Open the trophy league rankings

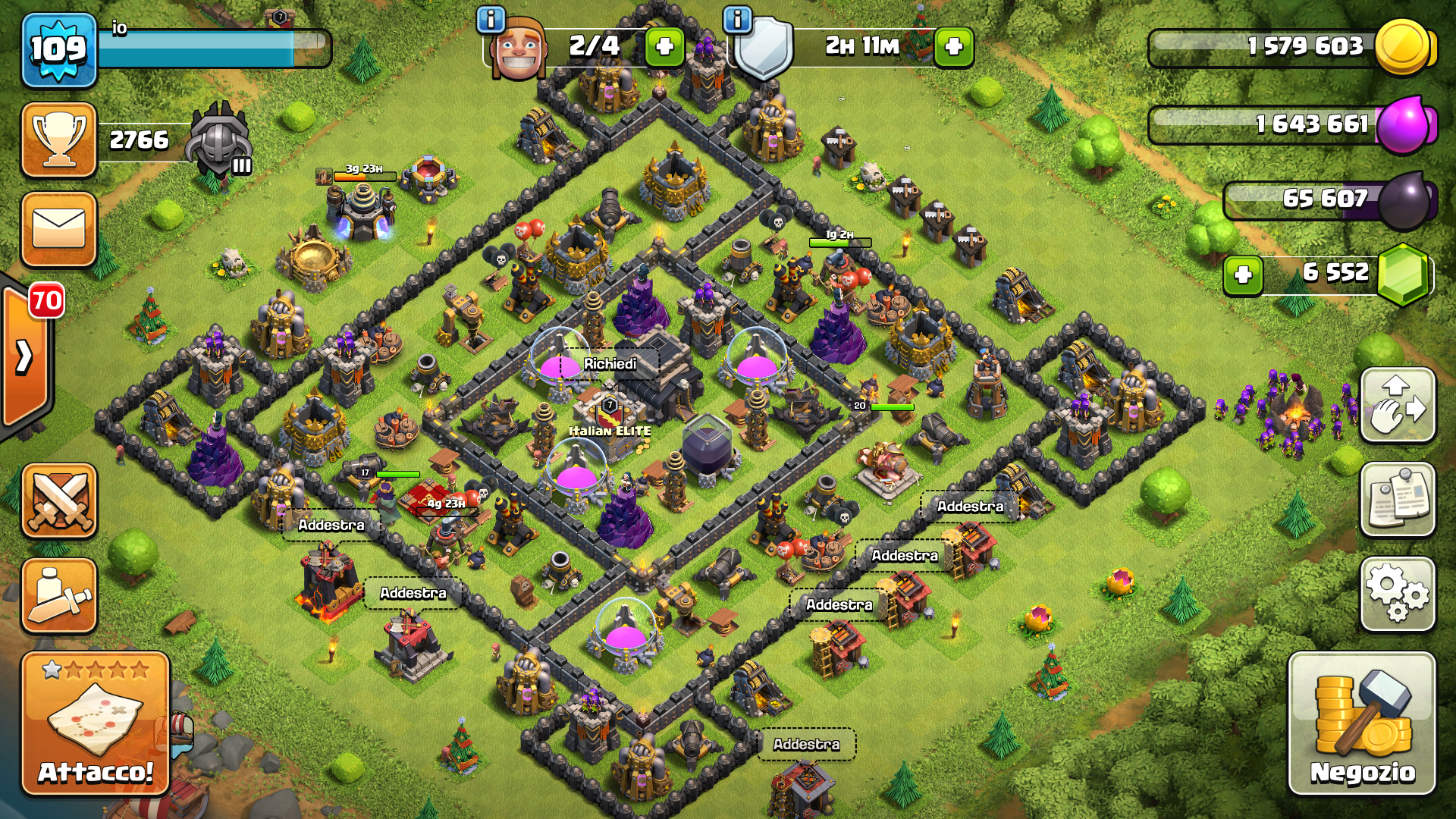pyautogui.click(x=59, y=140)
